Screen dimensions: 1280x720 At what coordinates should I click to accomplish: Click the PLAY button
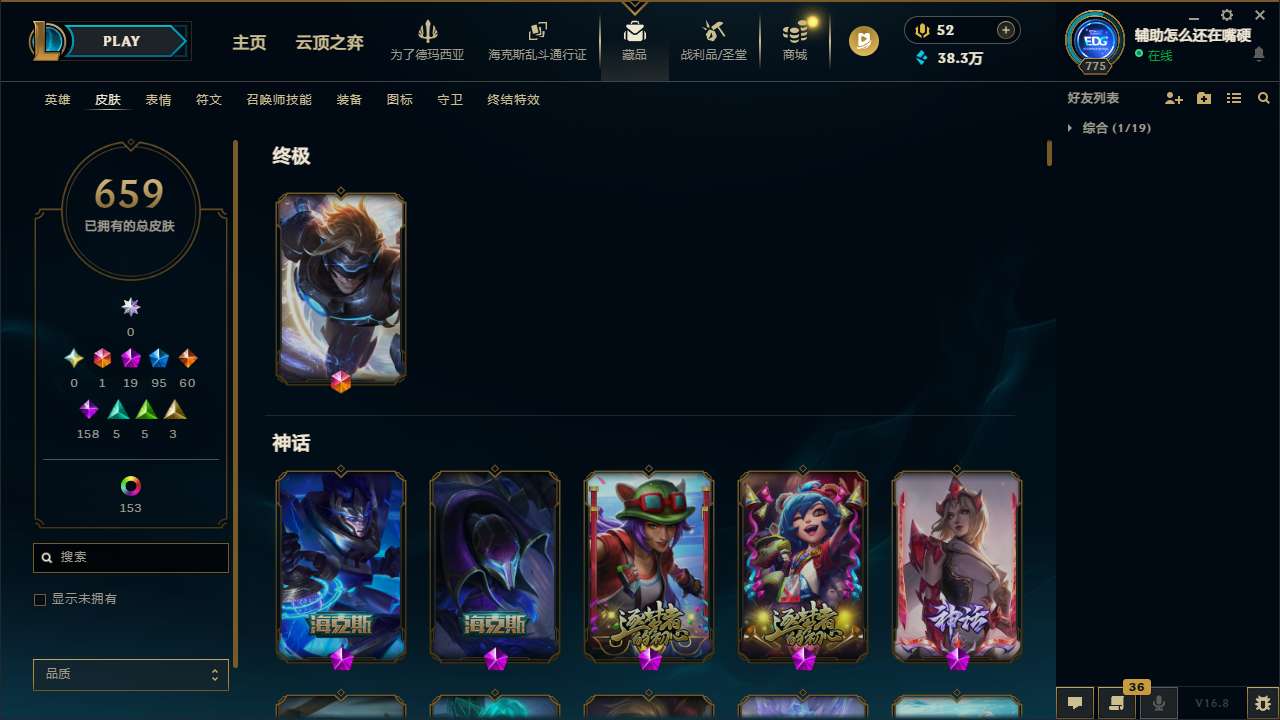[121, 41]
